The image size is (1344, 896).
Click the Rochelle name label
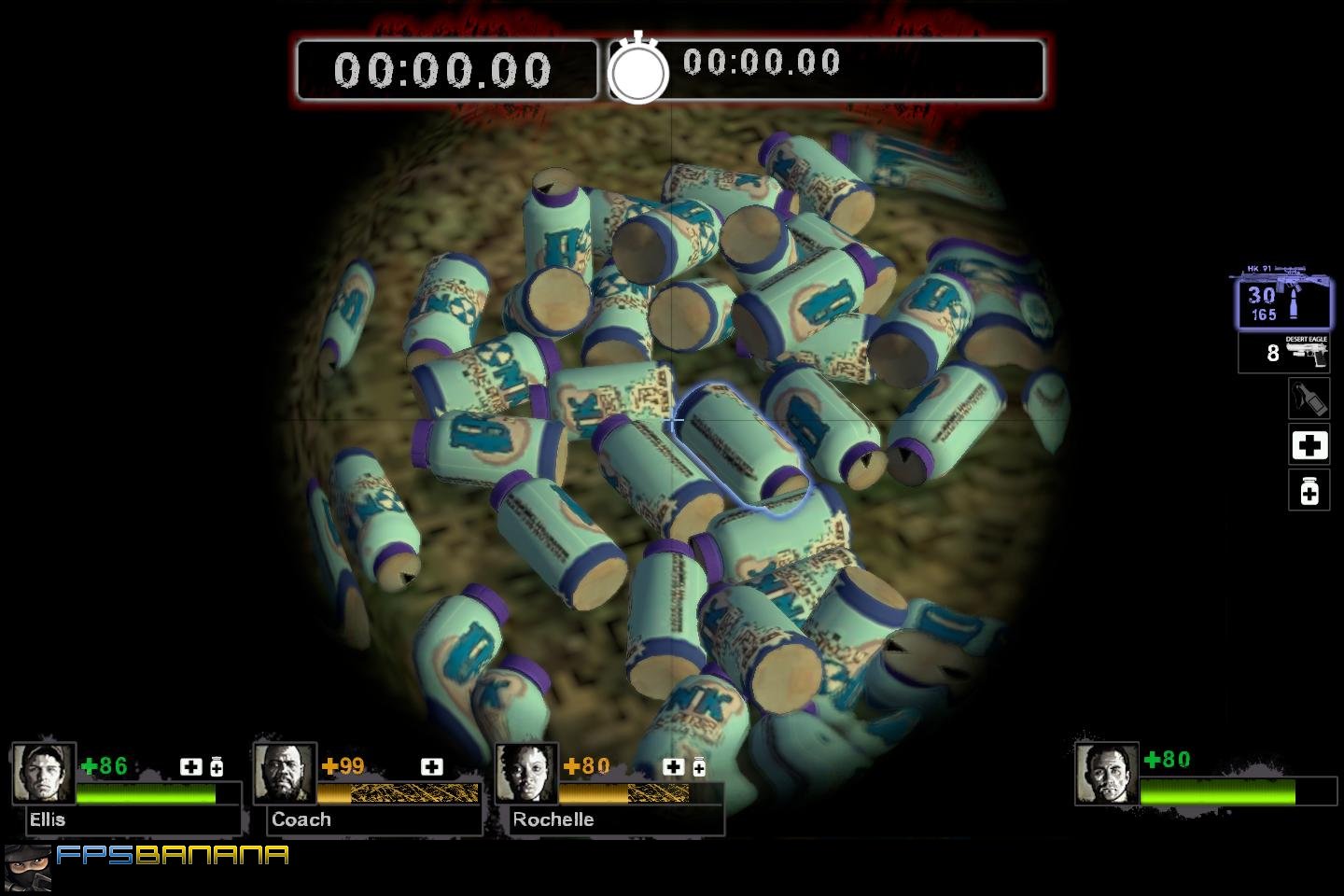pyautogui.click(x=553, y=819)
